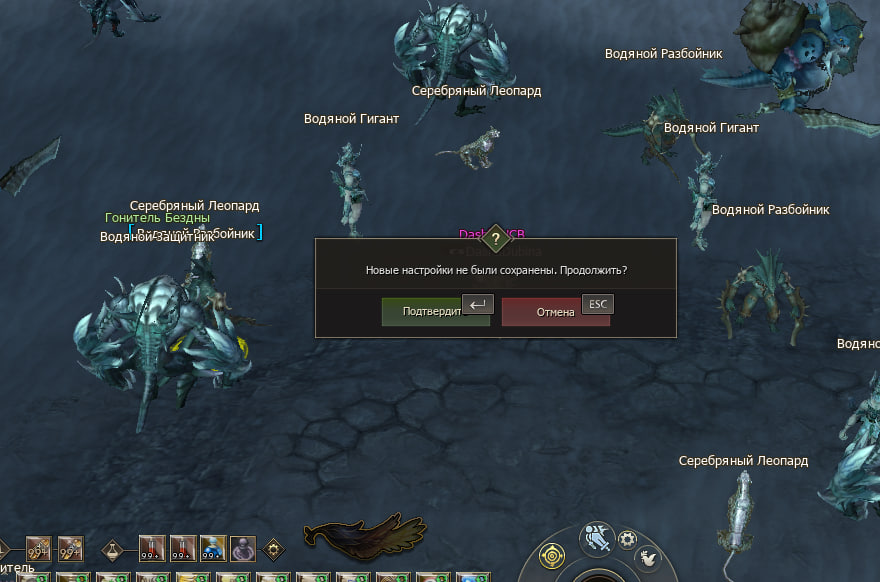This screenshot has height=582, width=880.
Task: Cancel with the Отмена button
Action: pyautogui.click(x=555, y=312)
